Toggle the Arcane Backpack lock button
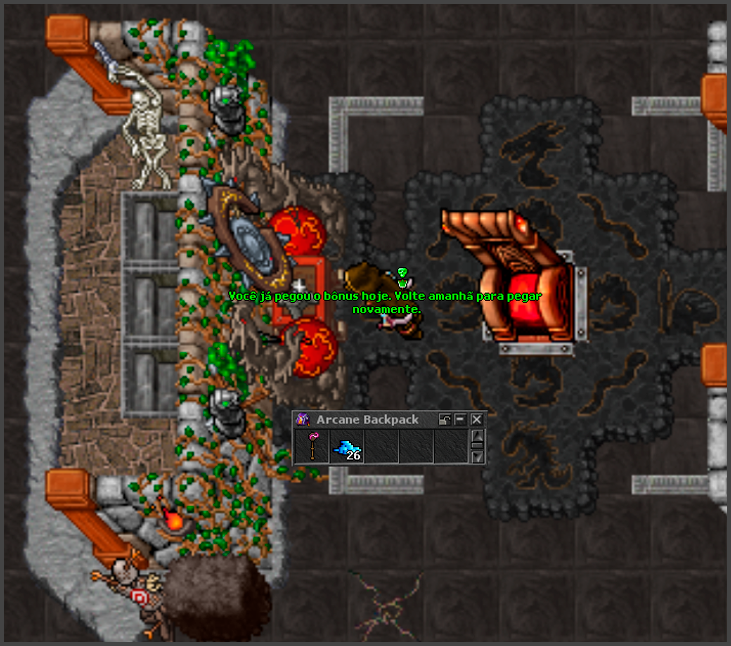Image resolution: width=731 pixels, height=646 pixels. [445, 420]
